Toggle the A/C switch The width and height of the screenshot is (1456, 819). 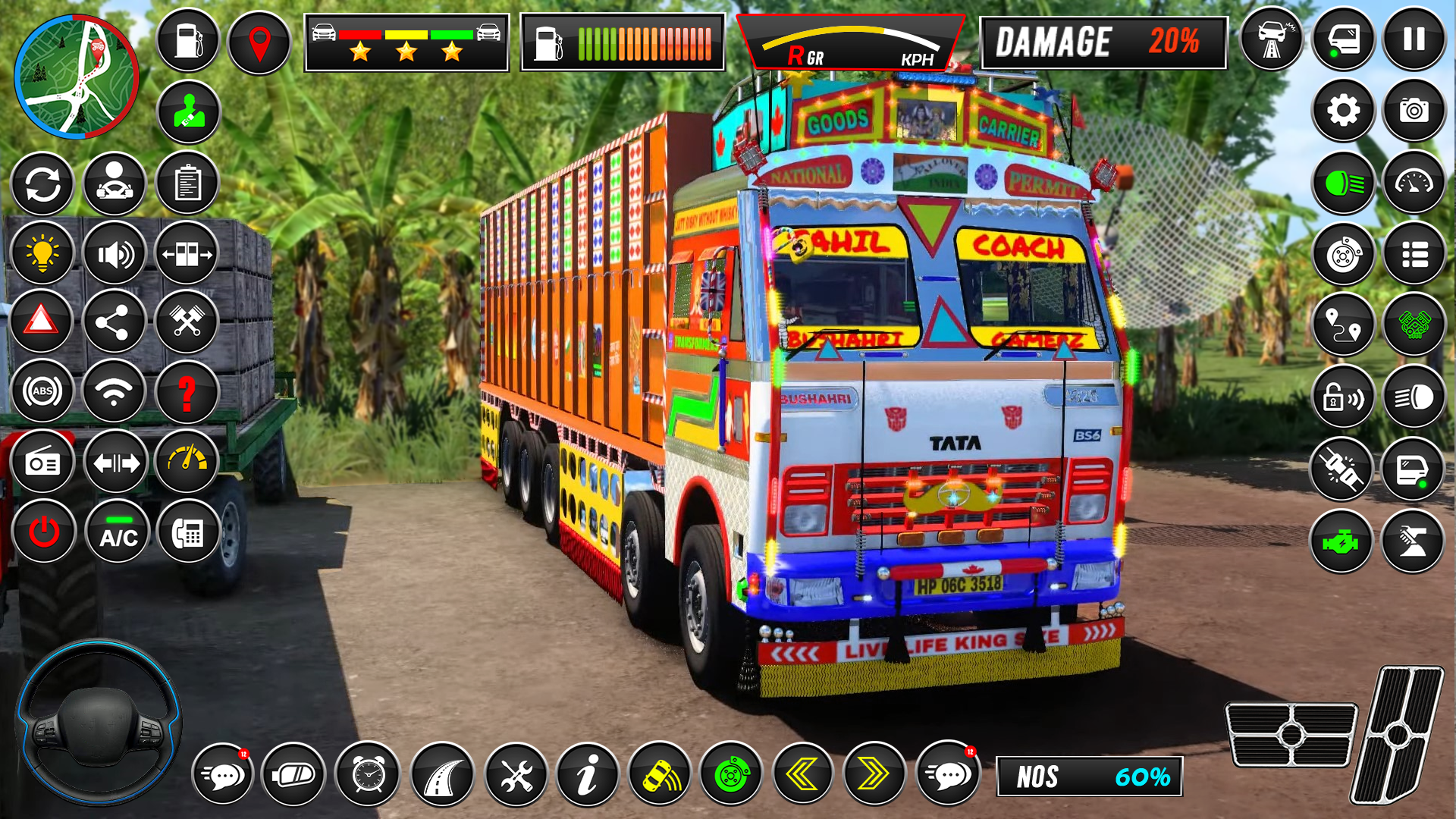click(115, 532)
